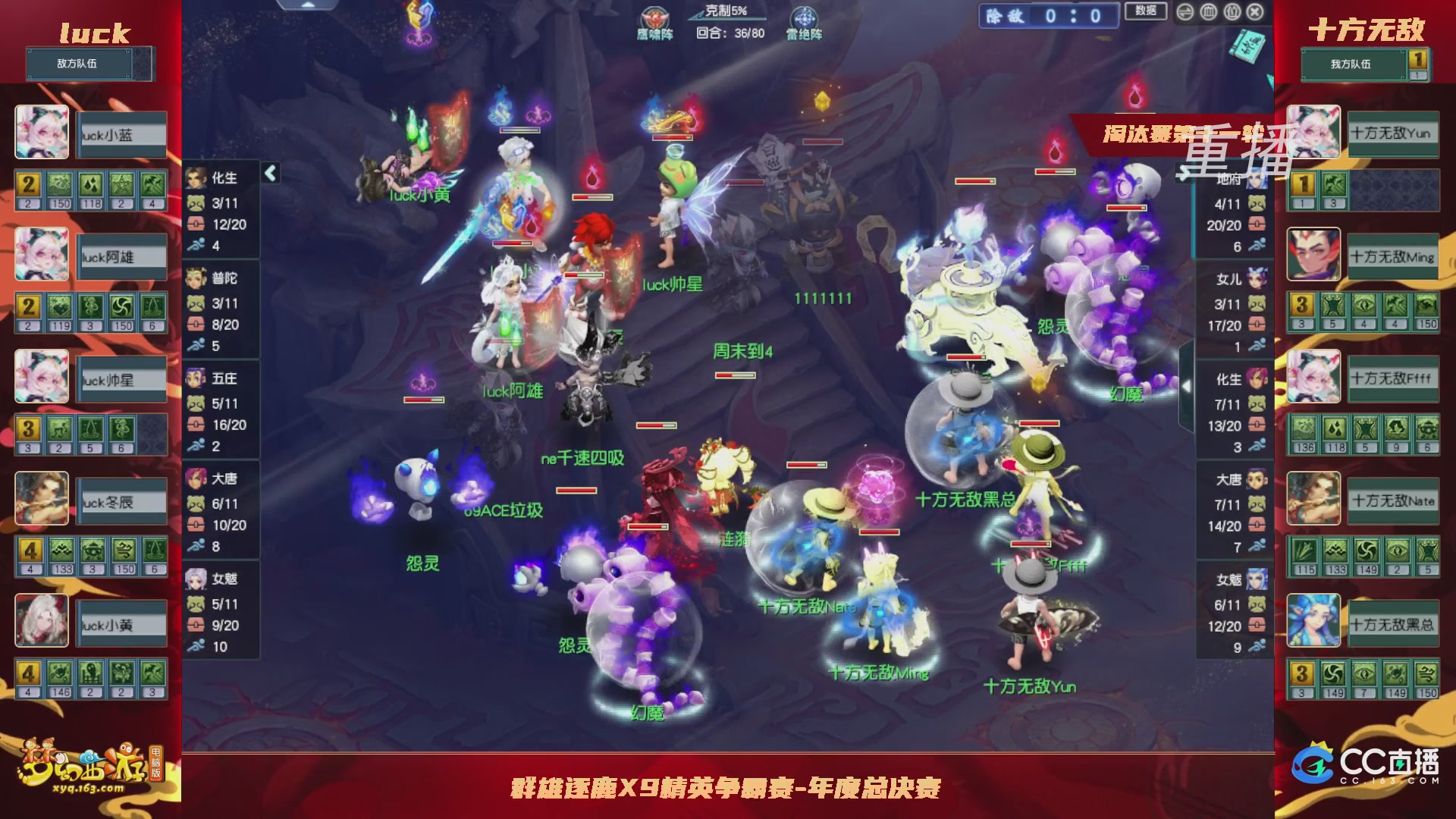Toggle the pause icon in top-right controls
Viewport: 1456px width, 819px height.
coord(1231,11)
